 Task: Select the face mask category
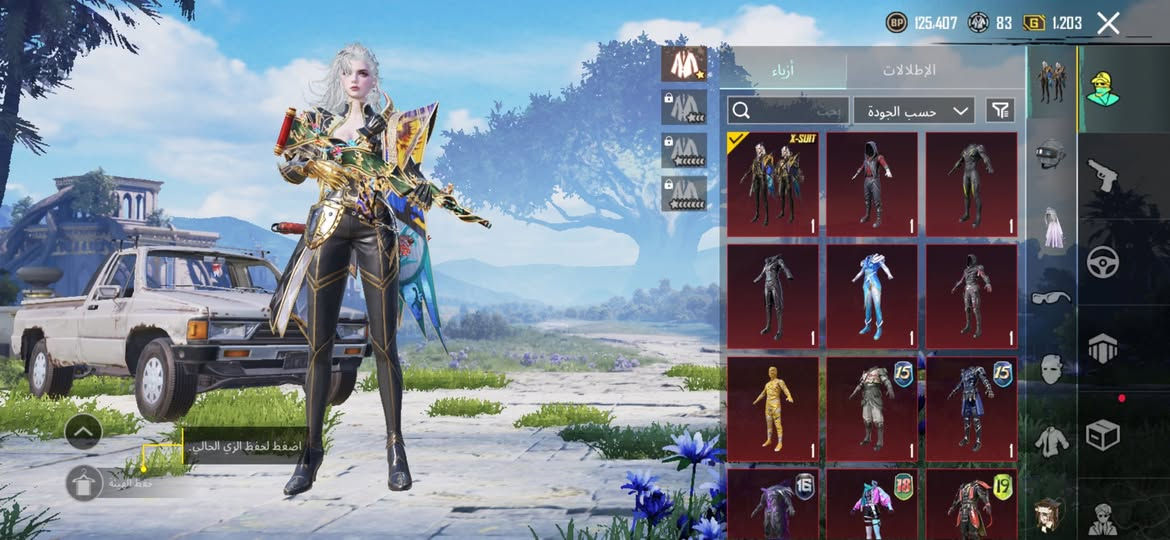[x=1050, y=368]
